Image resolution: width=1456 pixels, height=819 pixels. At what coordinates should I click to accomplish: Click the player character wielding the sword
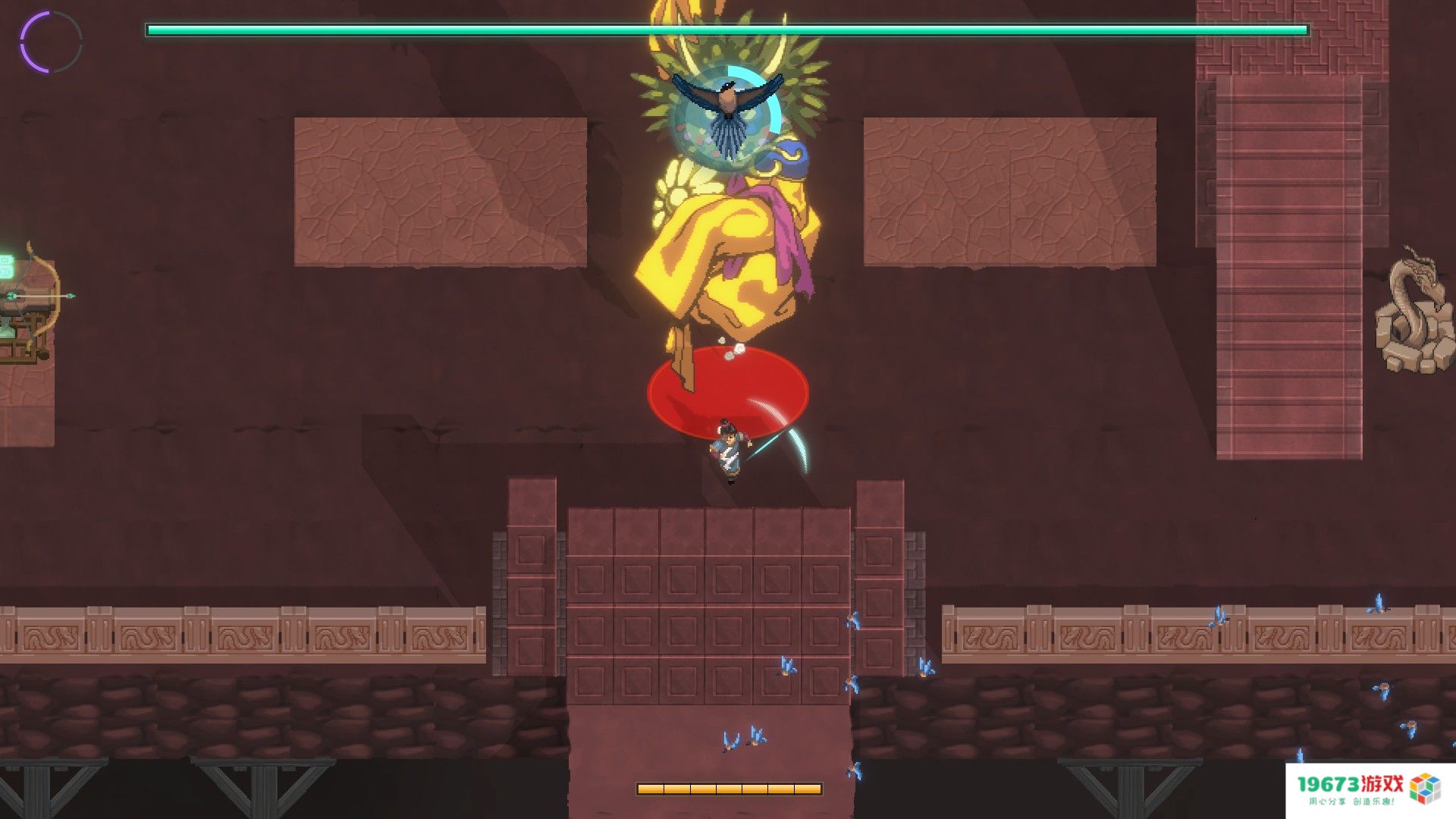point(728,447)
